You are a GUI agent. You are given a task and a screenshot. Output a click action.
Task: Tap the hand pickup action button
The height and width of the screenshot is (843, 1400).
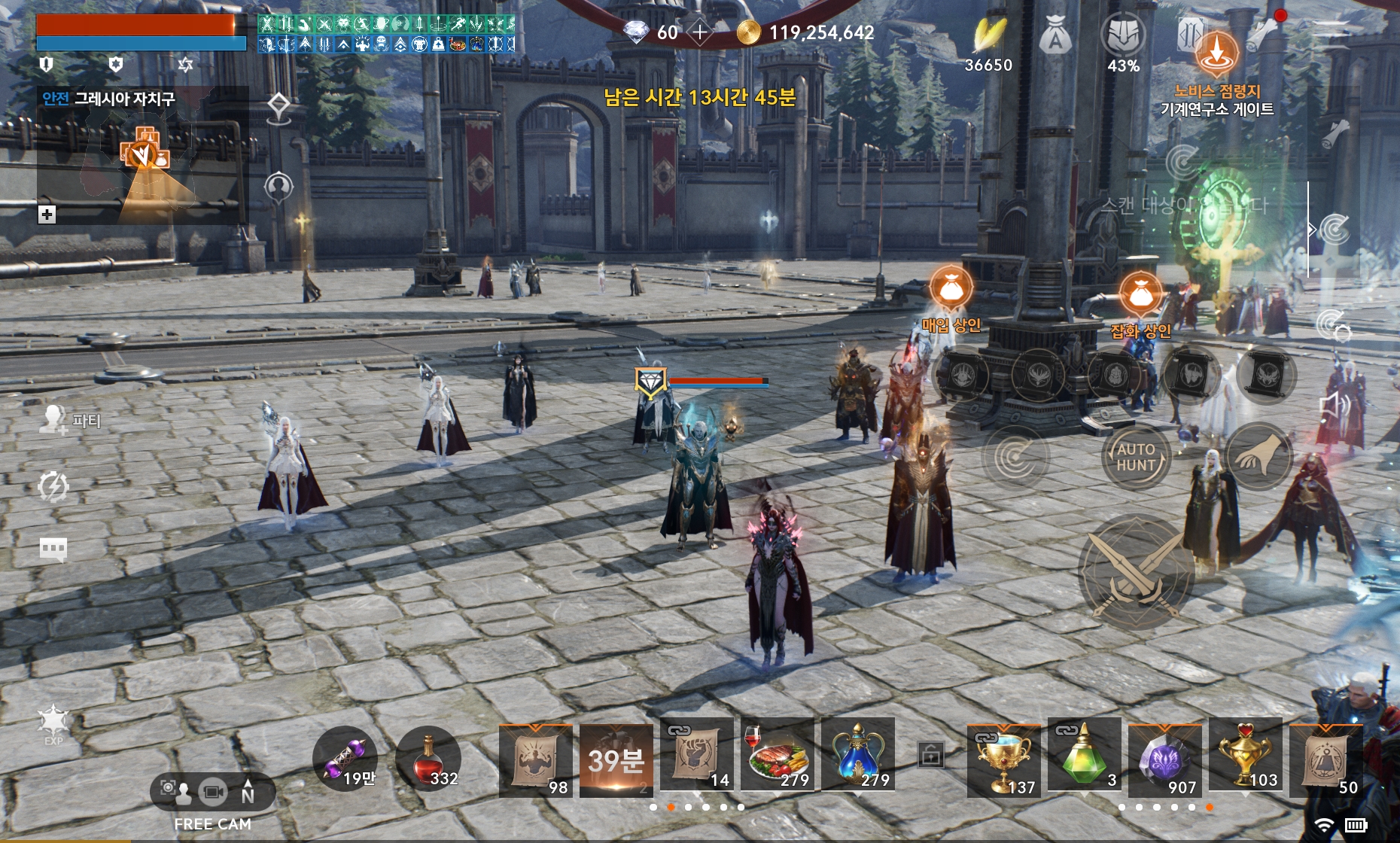(1258, 457)
